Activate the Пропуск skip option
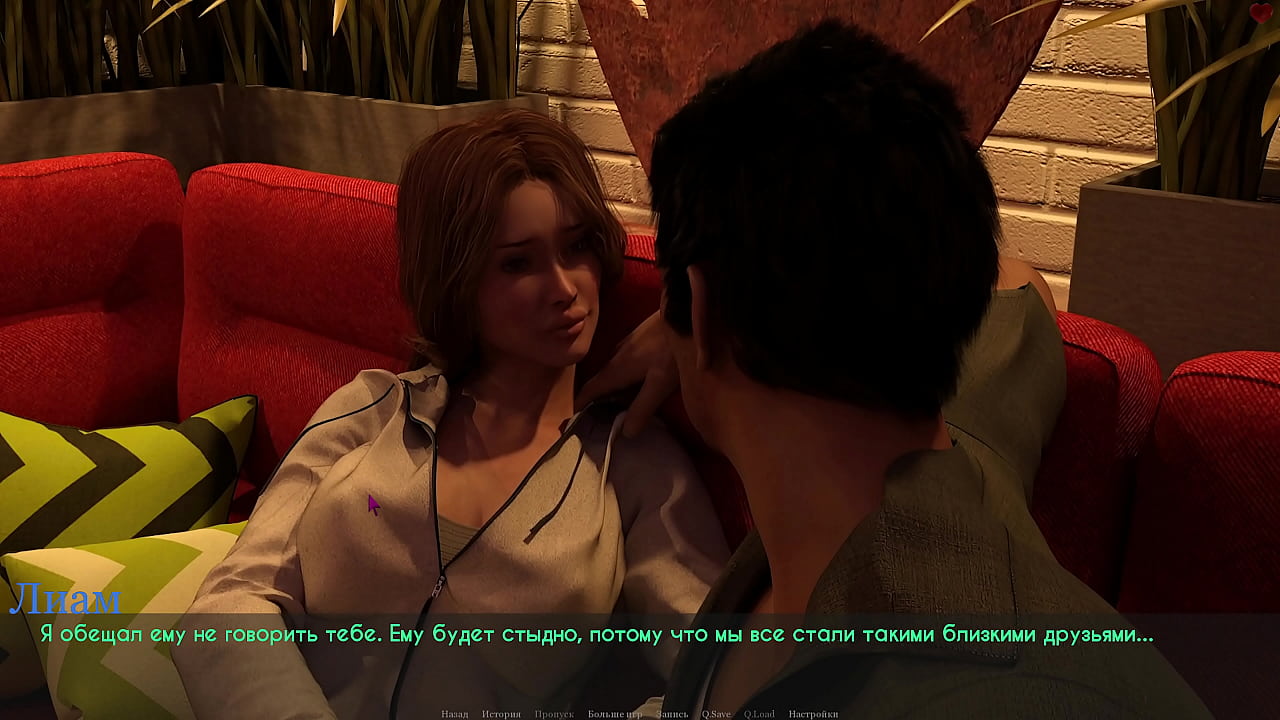This screenshot has width=1280, height=720. (x=554, y=714)
